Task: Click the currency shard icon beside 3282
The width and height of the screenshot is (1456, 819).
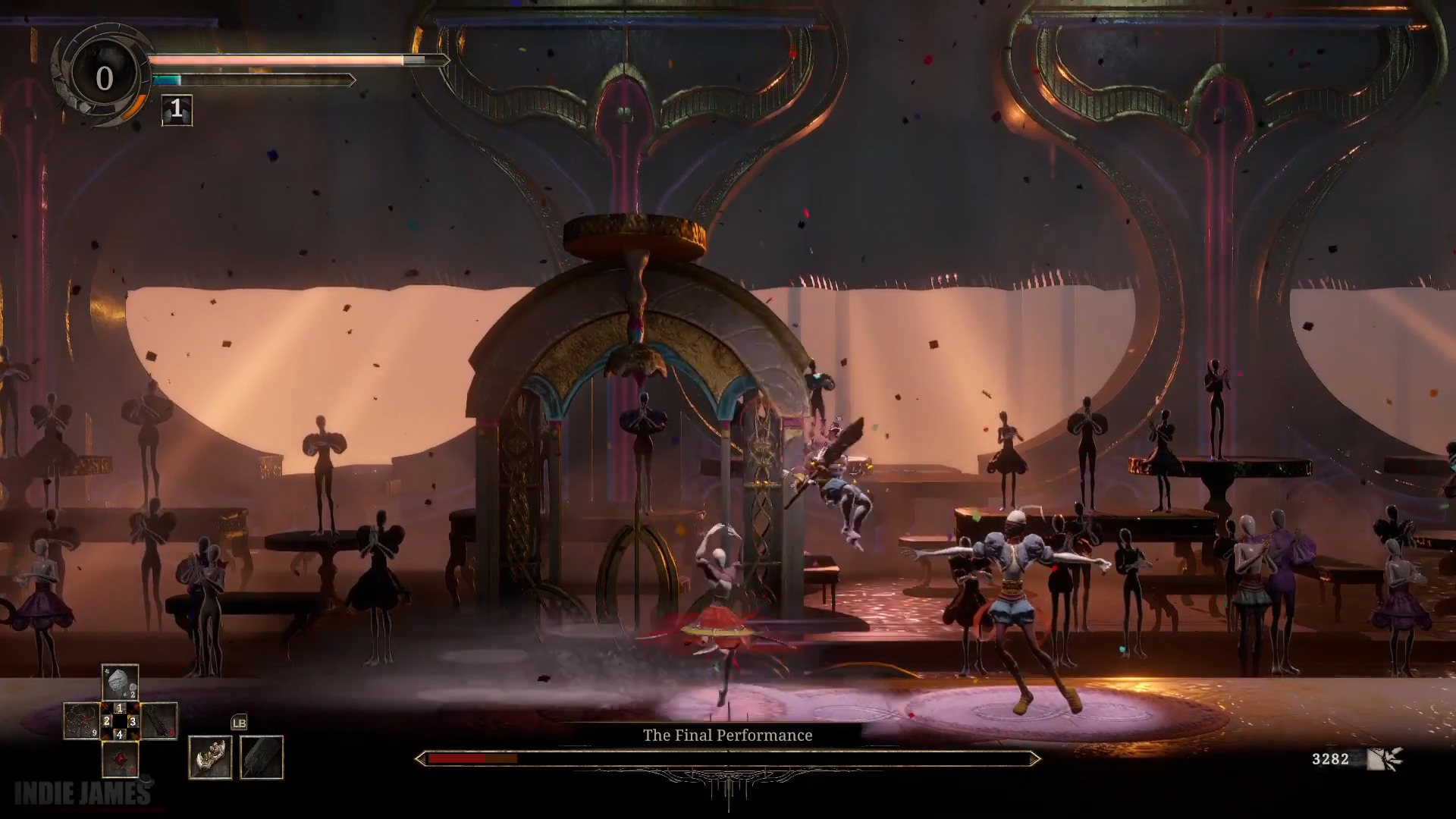Action: click(x=1384, y=758)
